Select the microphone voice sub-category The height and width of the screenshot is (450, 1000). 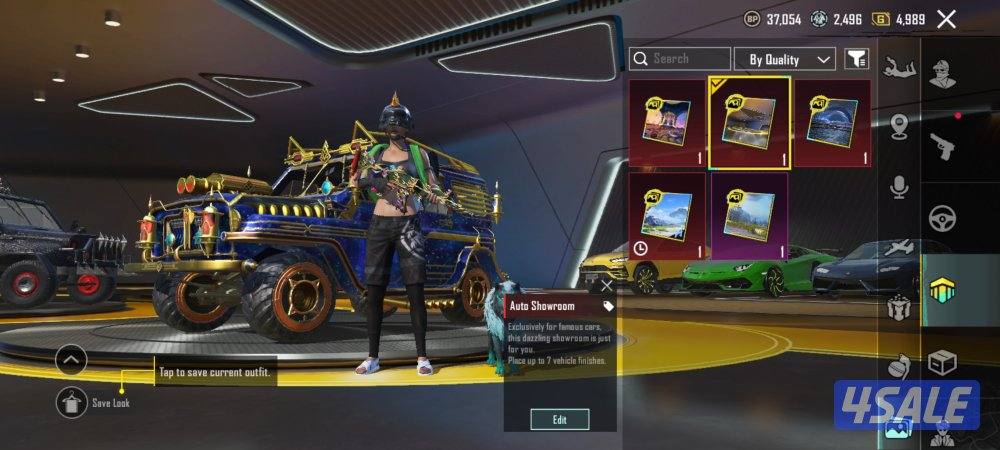tap(899, 186)
